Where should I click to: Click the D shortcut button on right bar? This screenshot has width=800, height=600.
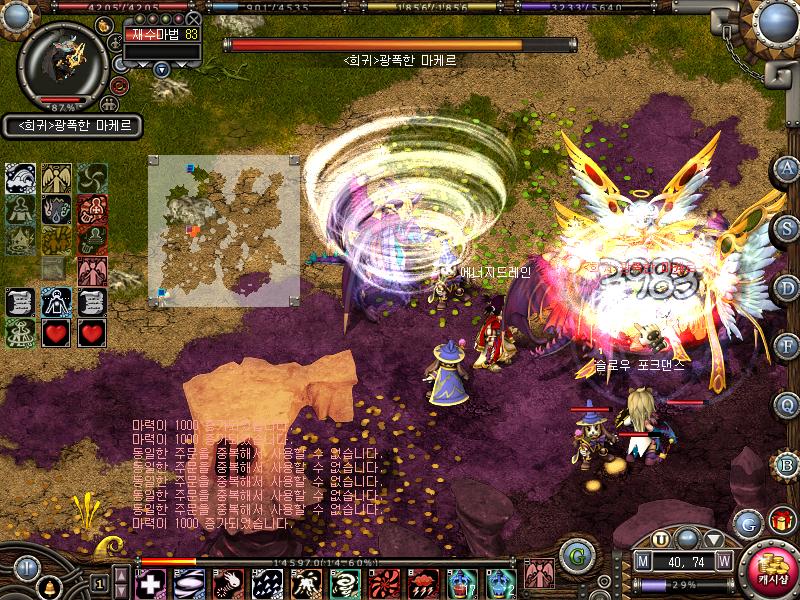click(788, 287)
